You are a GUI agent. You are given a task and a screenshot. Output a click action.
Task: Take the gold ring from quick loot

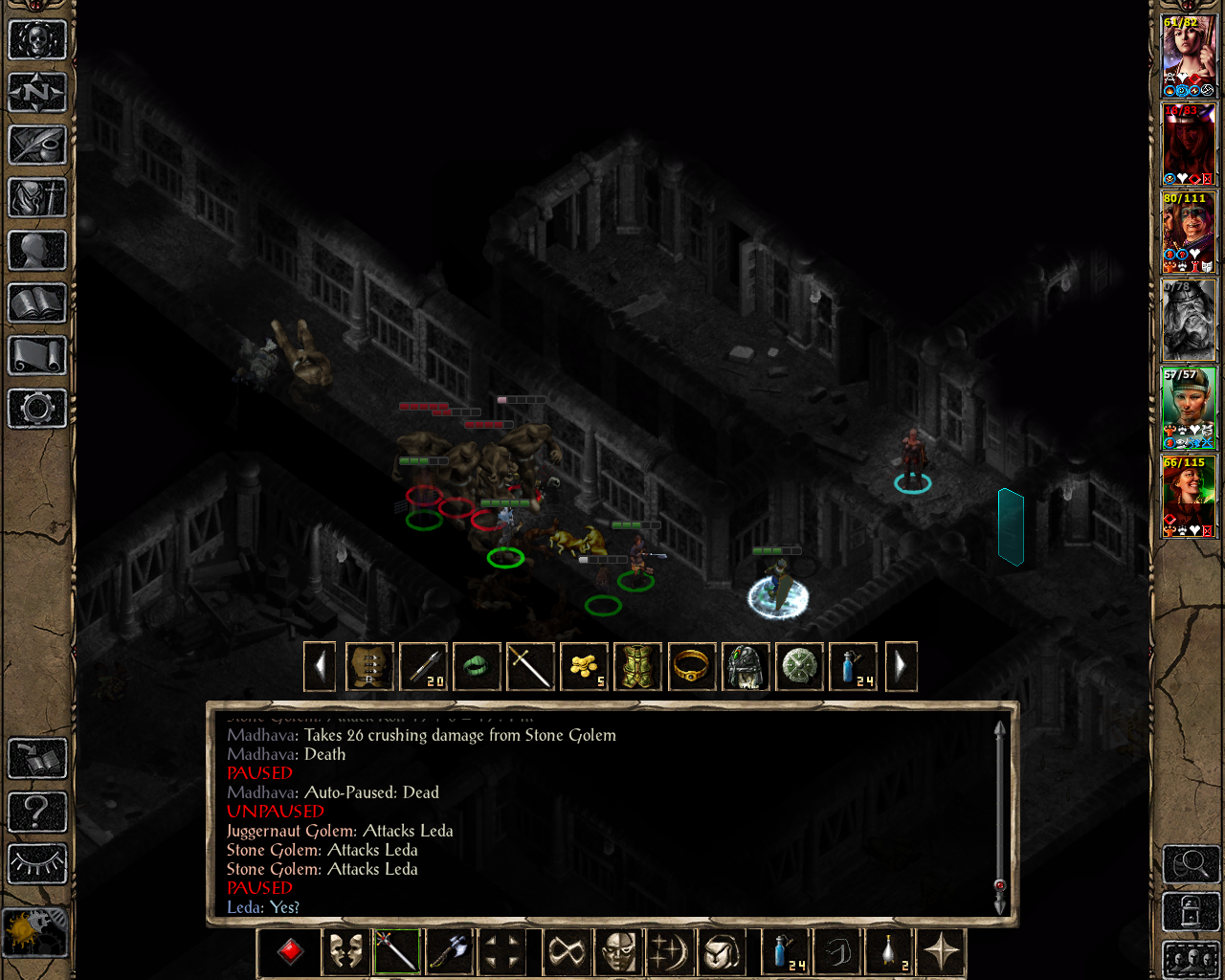(x=691, y=666)
